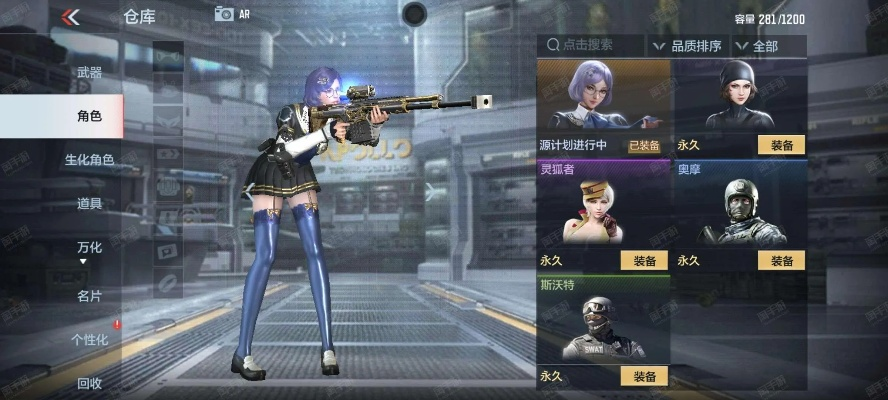The image size is (888, 400).
Task: Equip the 灵狐者 character
Action: 644,261
